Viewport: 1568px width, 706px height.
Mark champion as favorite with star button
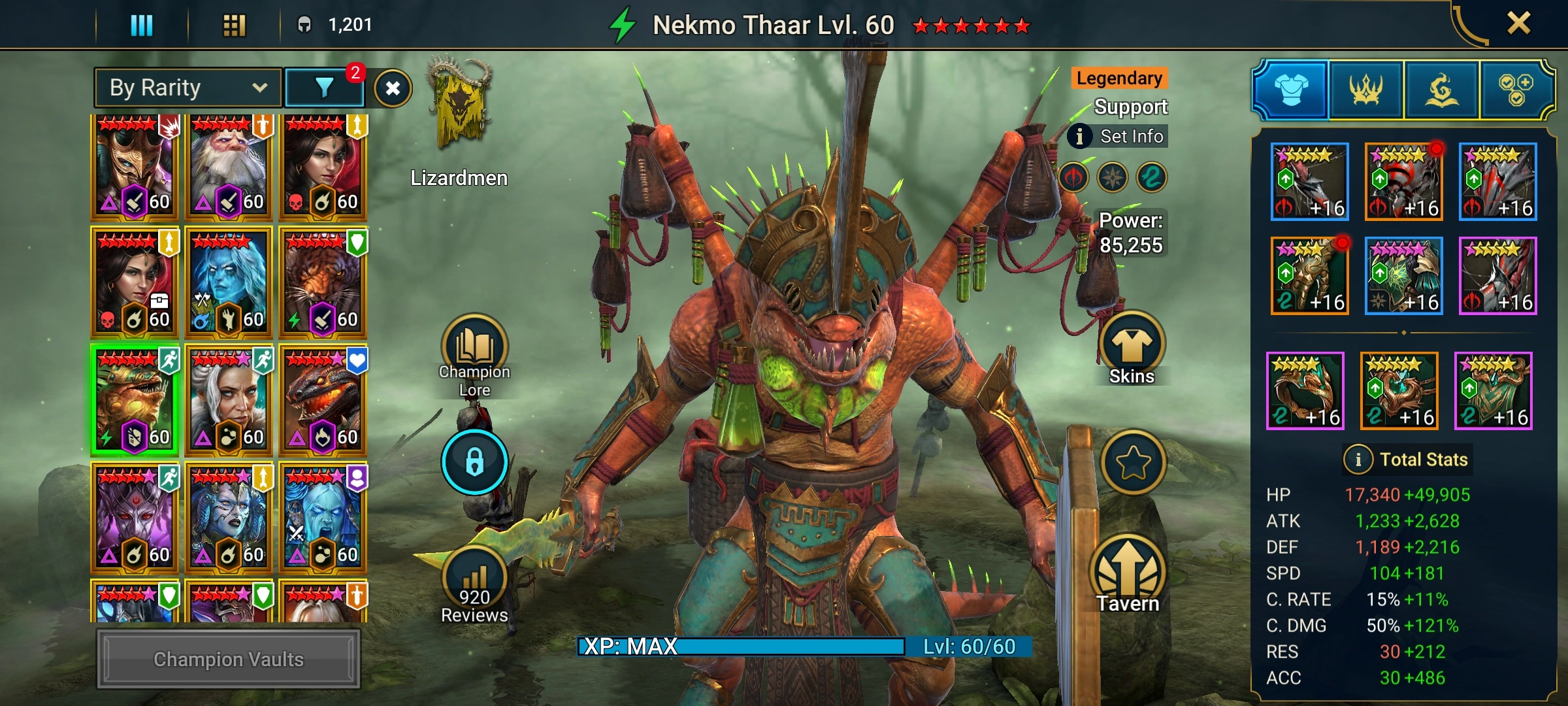[1133, 463]
